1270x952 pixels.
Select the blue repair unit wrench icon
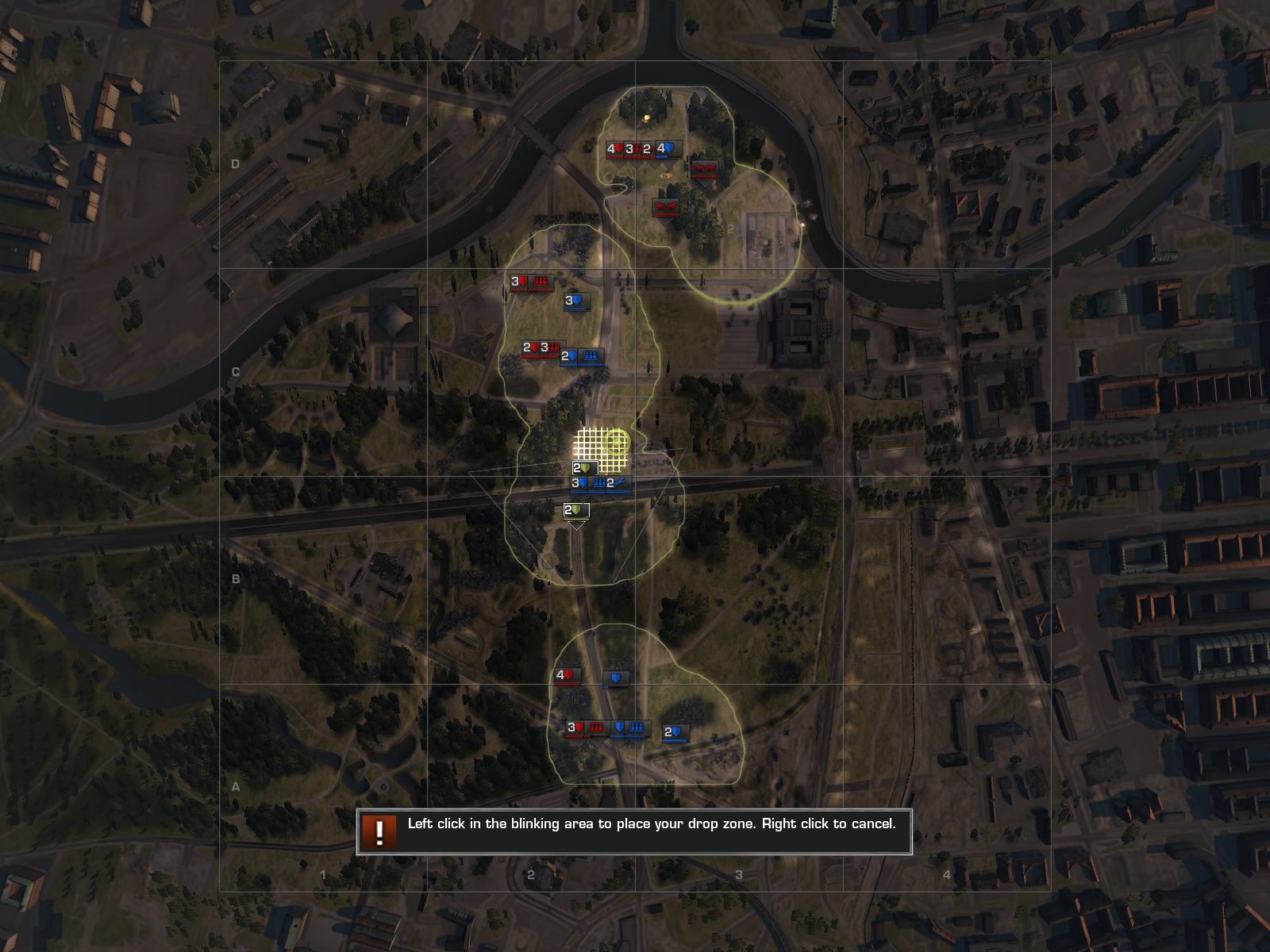click(x=617, y=483)
